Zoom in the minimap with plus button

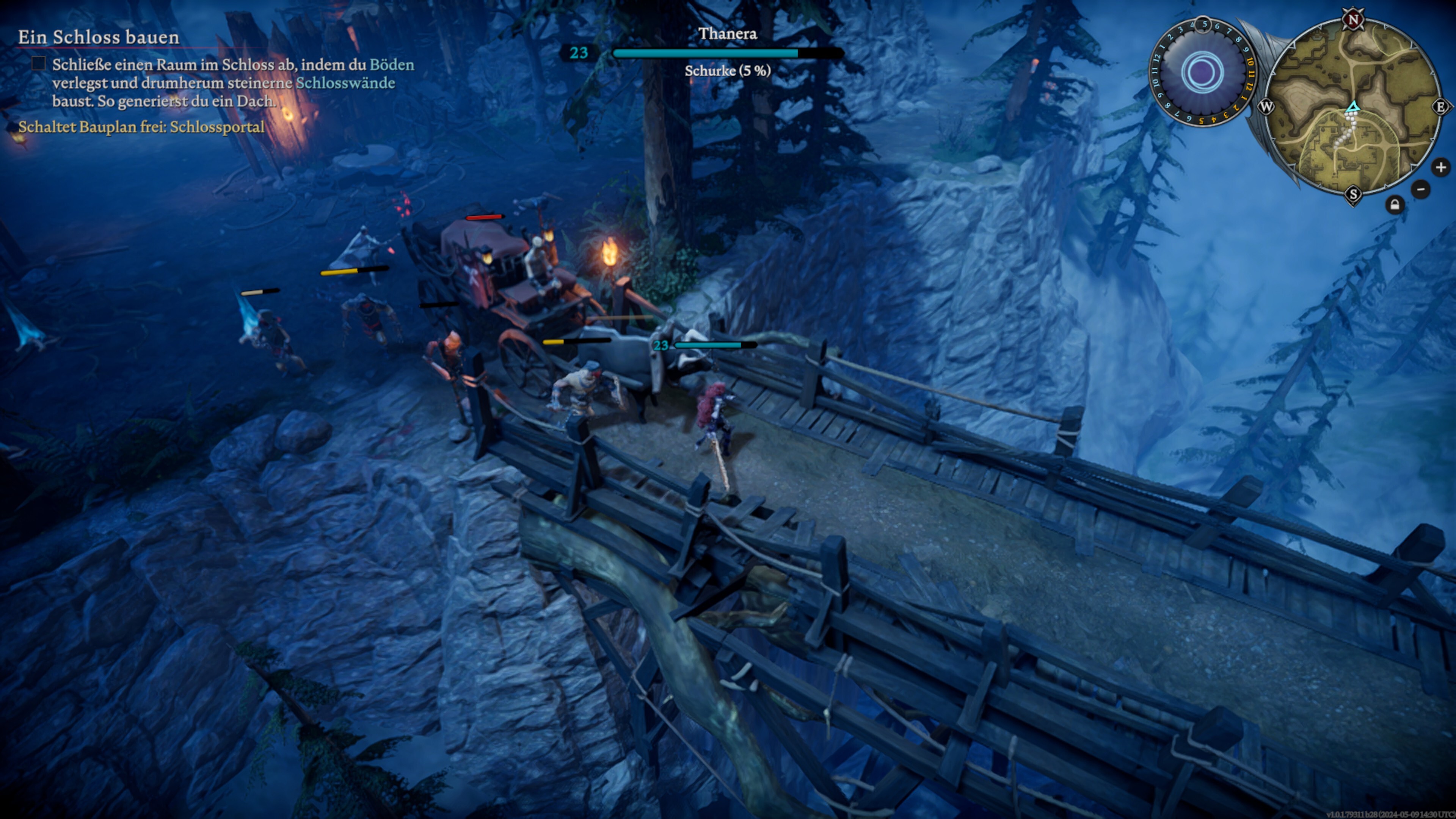point(1440,167)
